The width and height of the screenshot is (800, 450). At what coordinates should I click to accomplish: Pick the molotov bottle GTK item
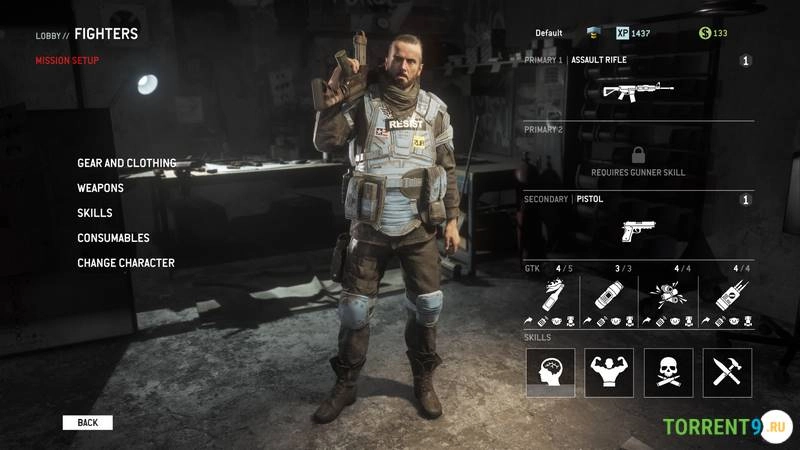pos(551,294)
